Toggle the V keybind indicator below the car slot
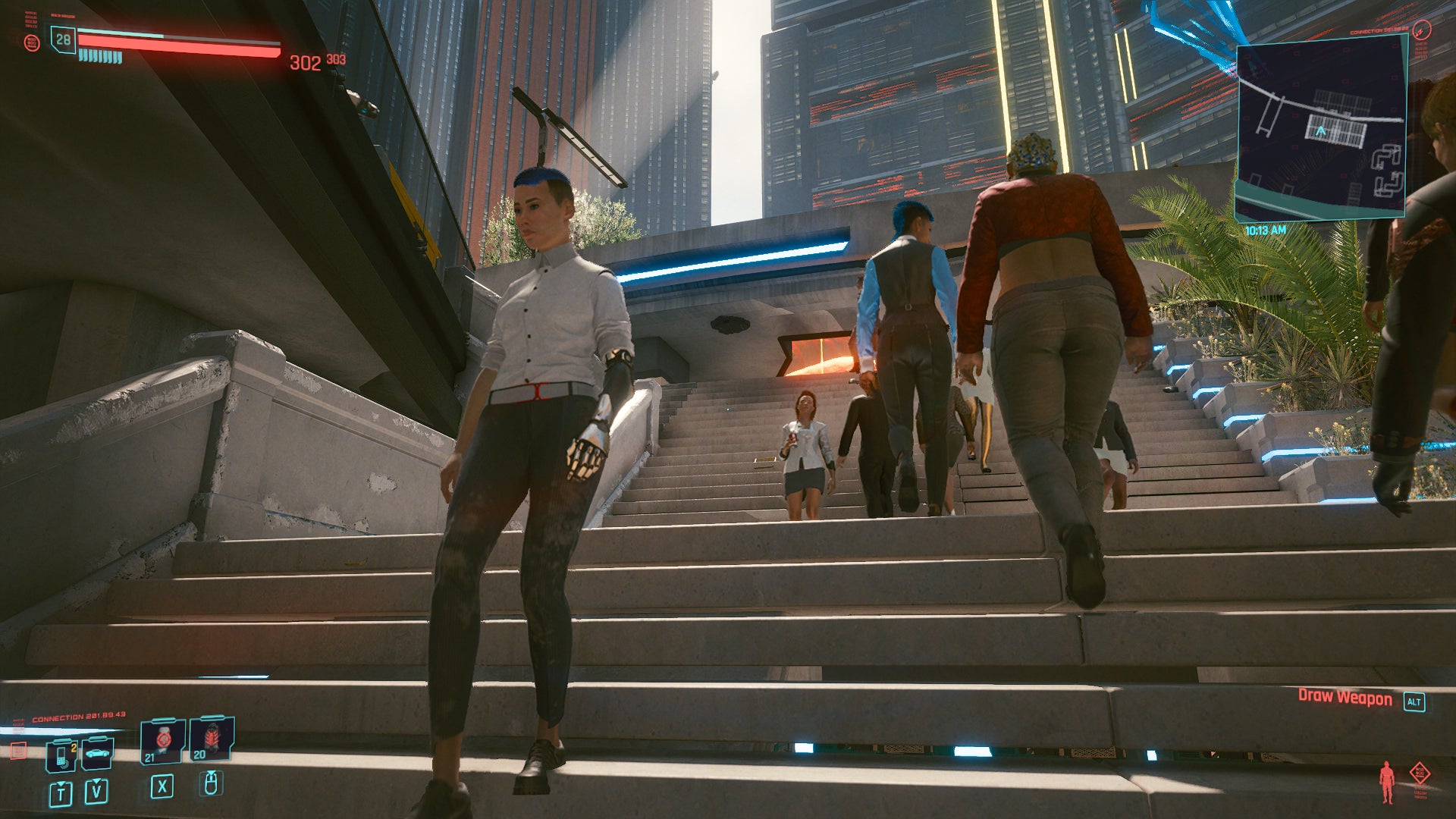Viewport: 1456px width, 819px height. click(x=96, y=792)
